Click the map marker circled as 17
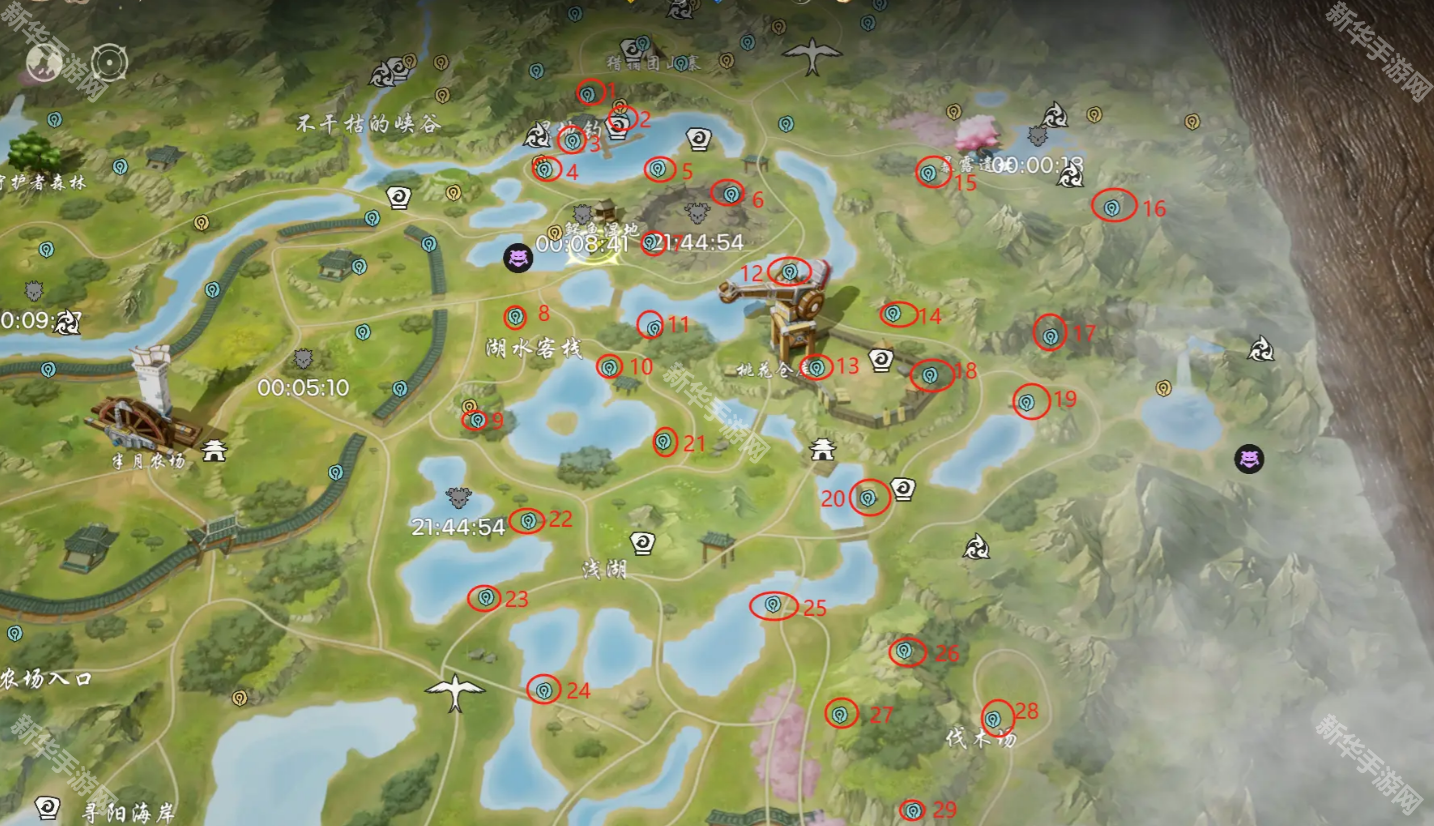The width and height of the screenshot is (1434, 826). (x=1050, y=335)
